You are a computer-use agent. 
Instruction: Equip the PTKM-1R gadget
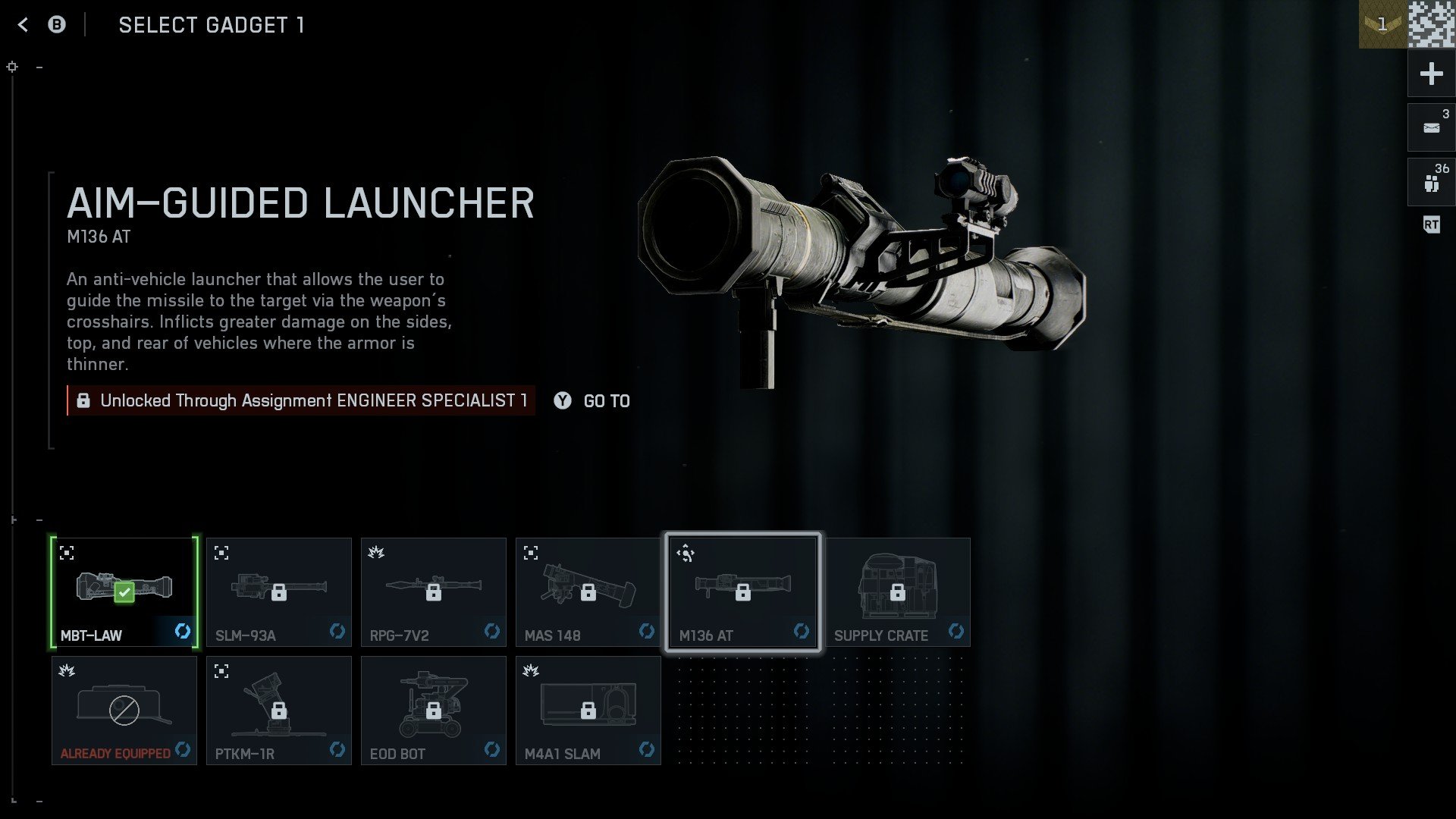point(278,709)
